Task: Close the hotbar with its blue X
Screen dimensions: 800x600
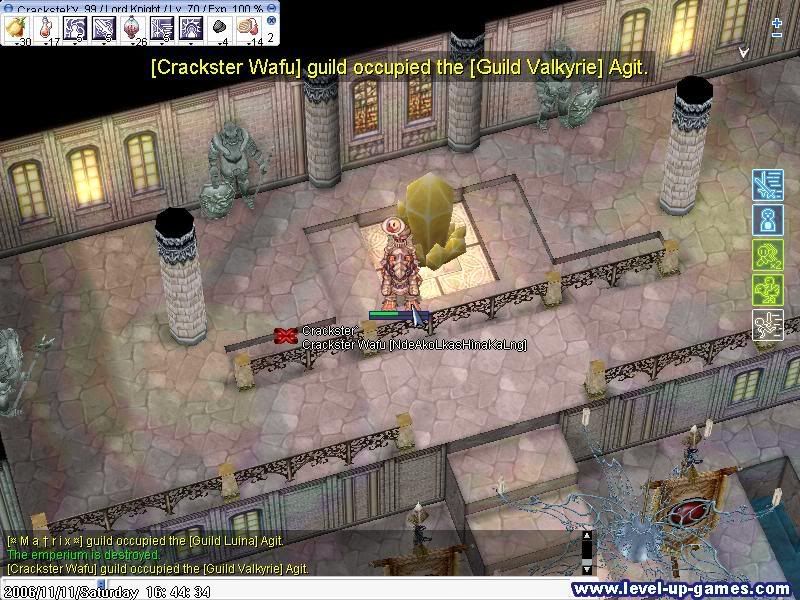Action: pos(271,20)
